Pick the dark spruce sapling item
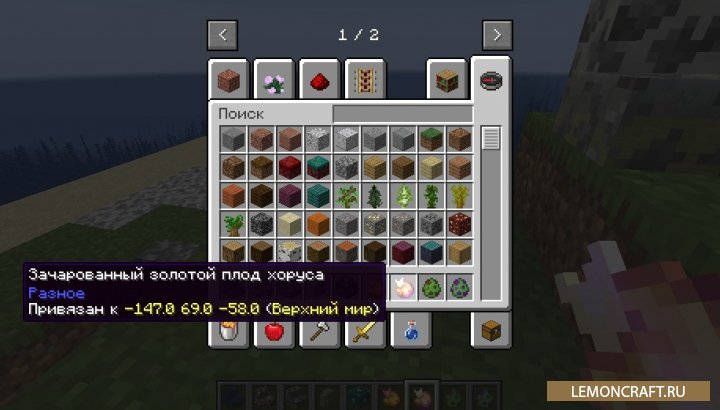 click(376, 195)
